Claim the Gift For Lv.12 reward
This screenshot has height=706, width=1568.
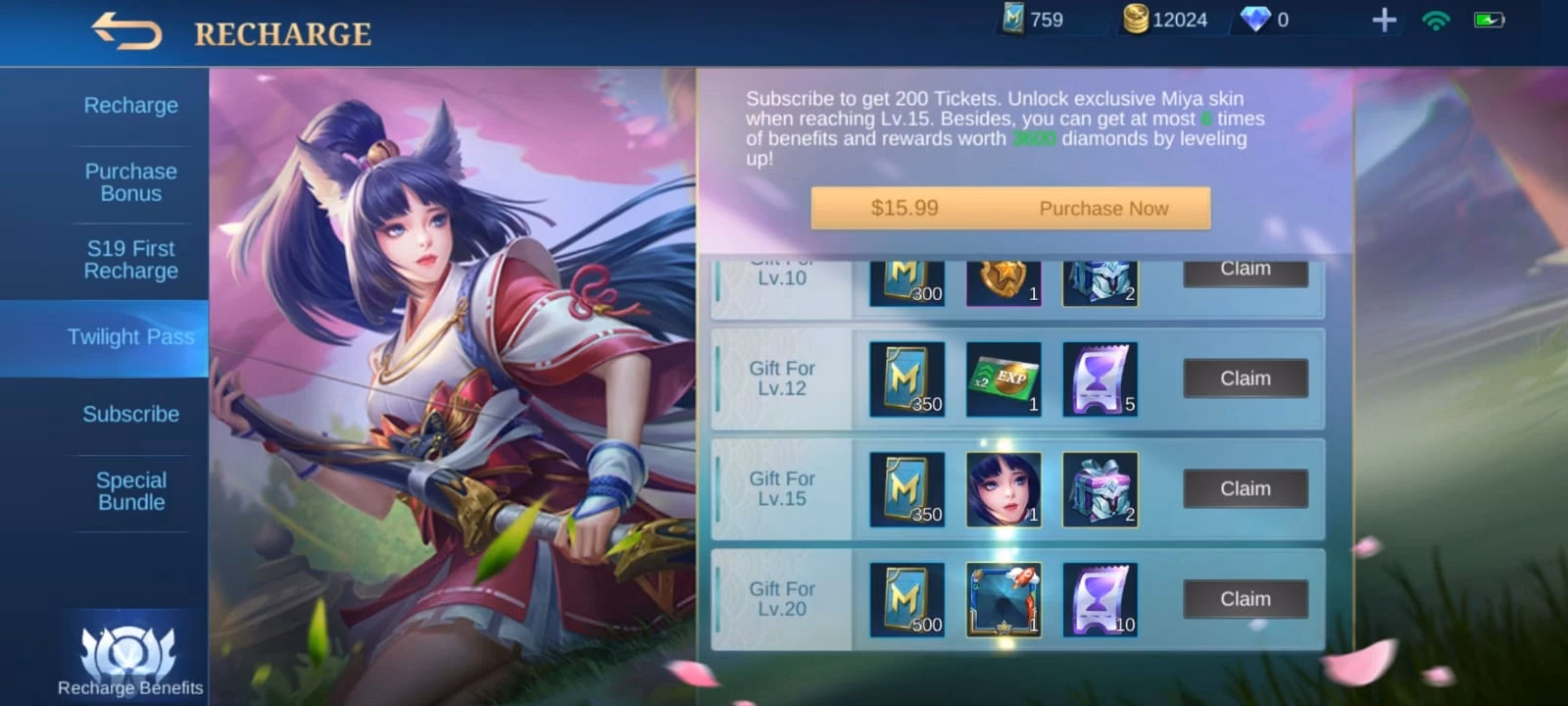point(1245,378)
